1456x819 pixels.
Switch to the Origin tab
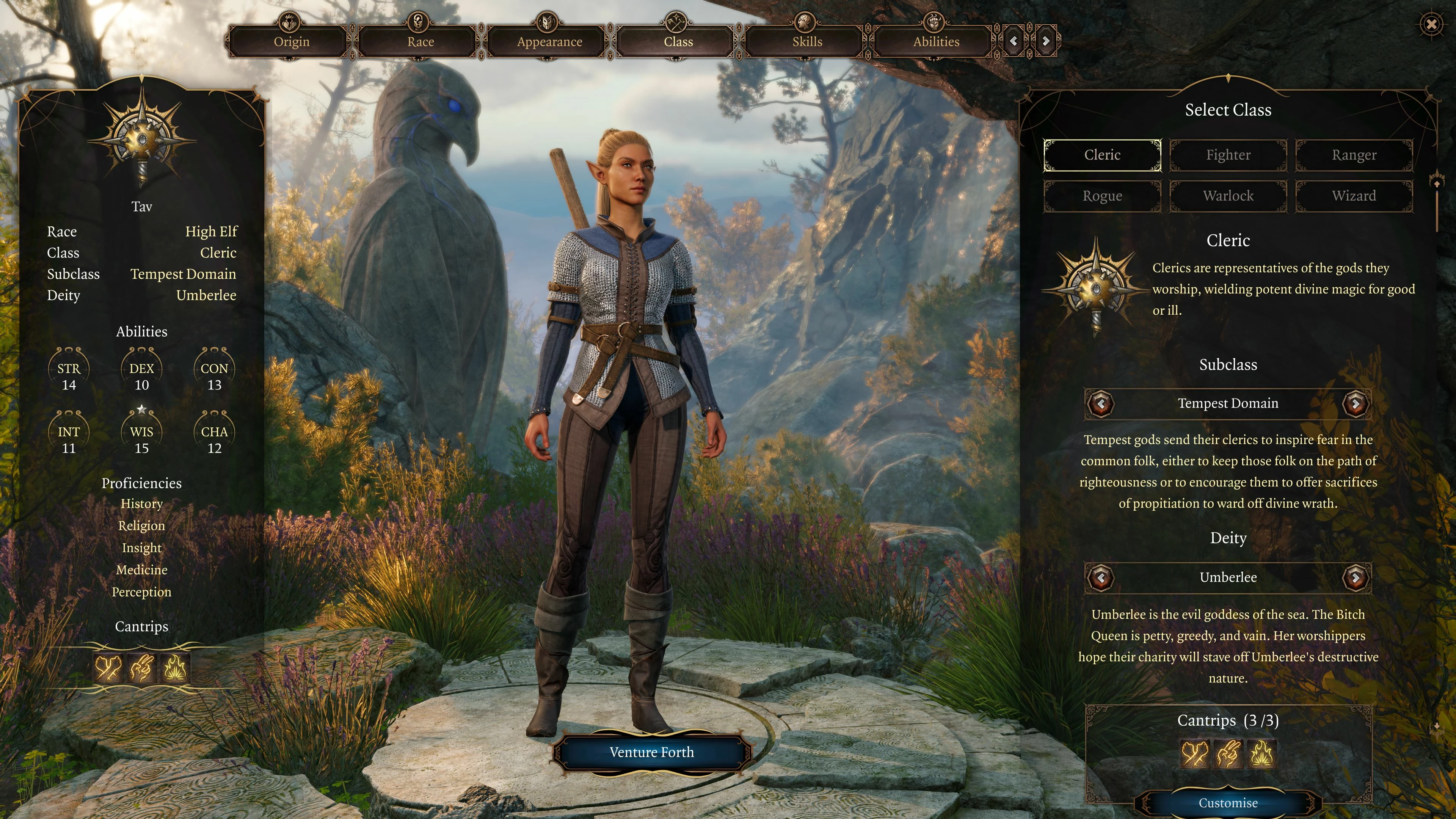[x=291, y=42]
